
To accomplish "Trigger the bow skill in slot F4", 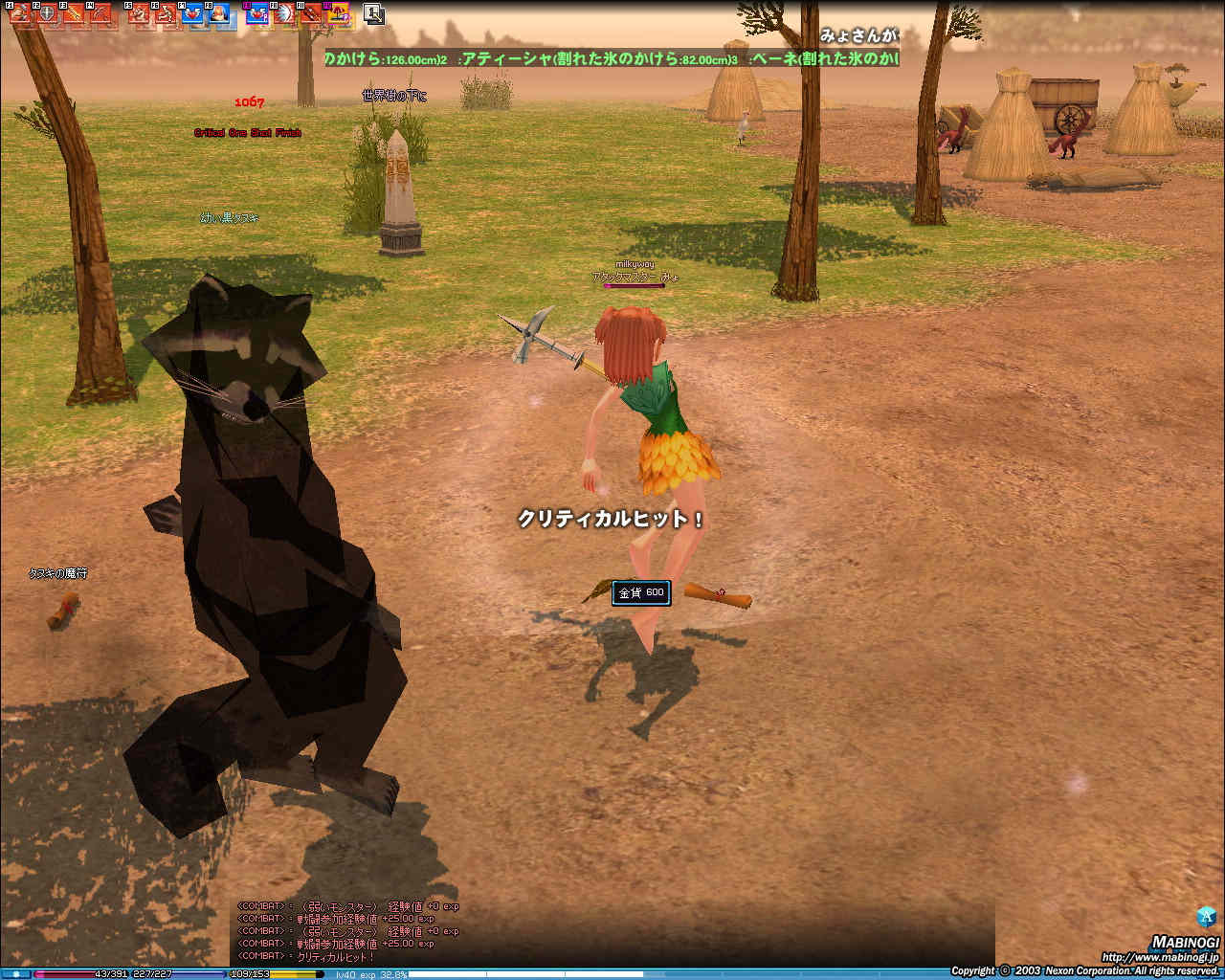I will tap(100, 14).
